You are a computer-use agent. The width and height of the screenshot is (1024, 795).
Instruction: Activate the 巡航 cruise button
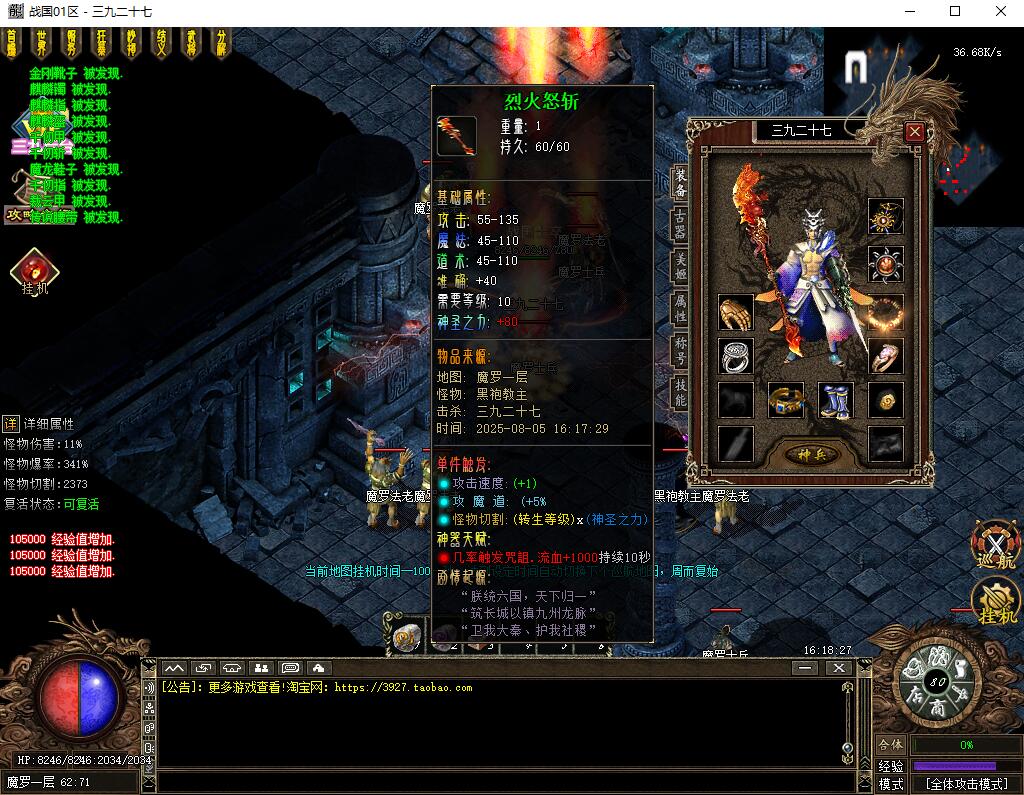tap(994, 547)
